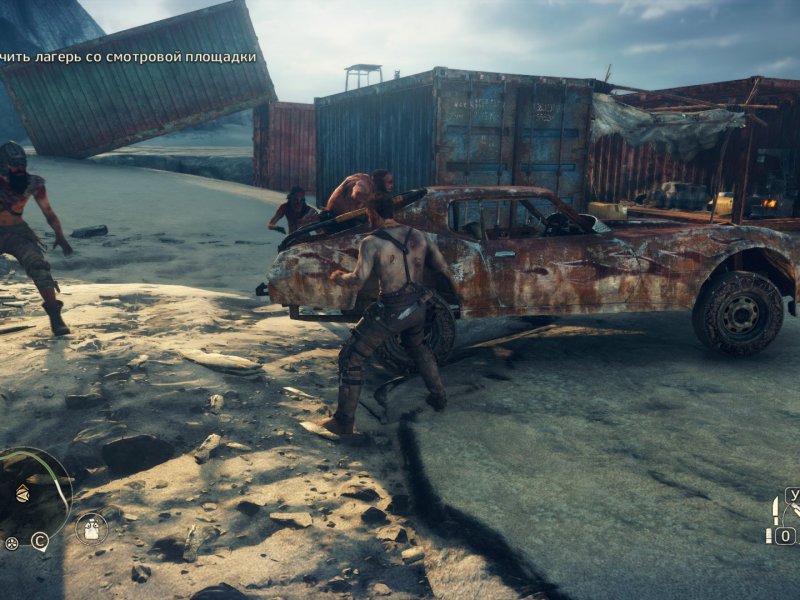Click the camp objective text
This screenshot has width=800, height=600.
(128, 57)
